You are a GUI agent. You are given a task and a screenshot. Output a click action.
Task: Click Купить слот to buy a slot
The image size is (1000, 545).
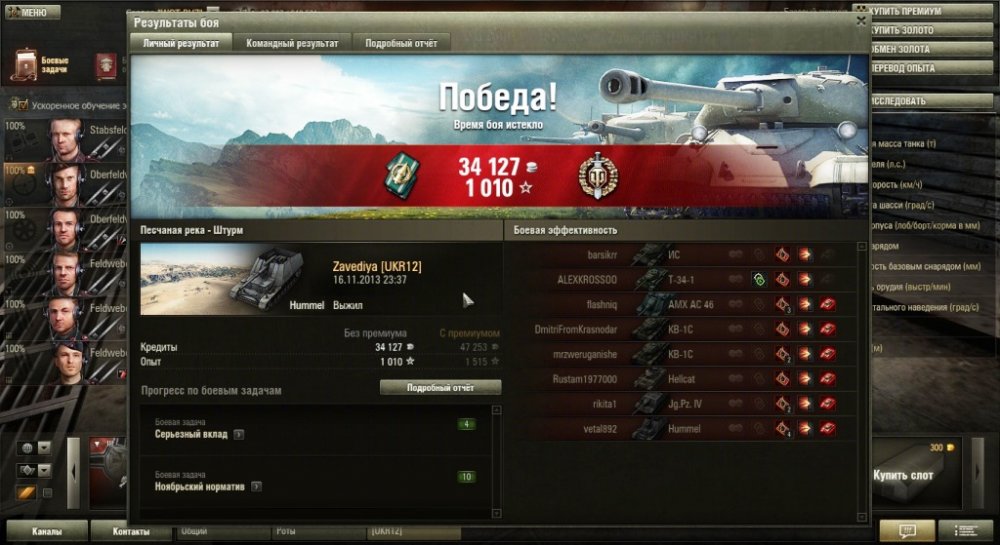pos(903,475)
